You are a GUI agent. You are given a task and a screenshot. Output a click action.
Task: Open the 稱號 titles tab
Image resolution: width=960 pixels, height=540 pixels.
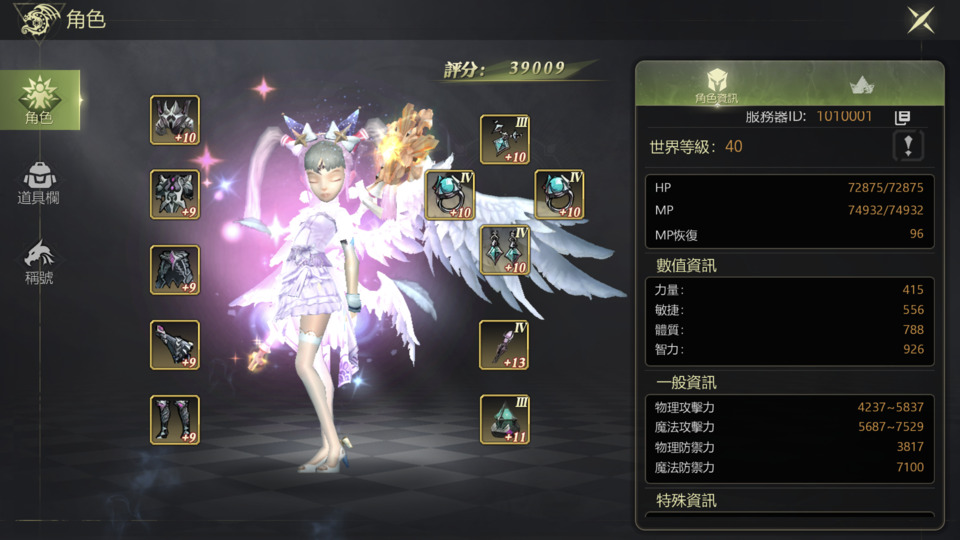coord(39,263)
